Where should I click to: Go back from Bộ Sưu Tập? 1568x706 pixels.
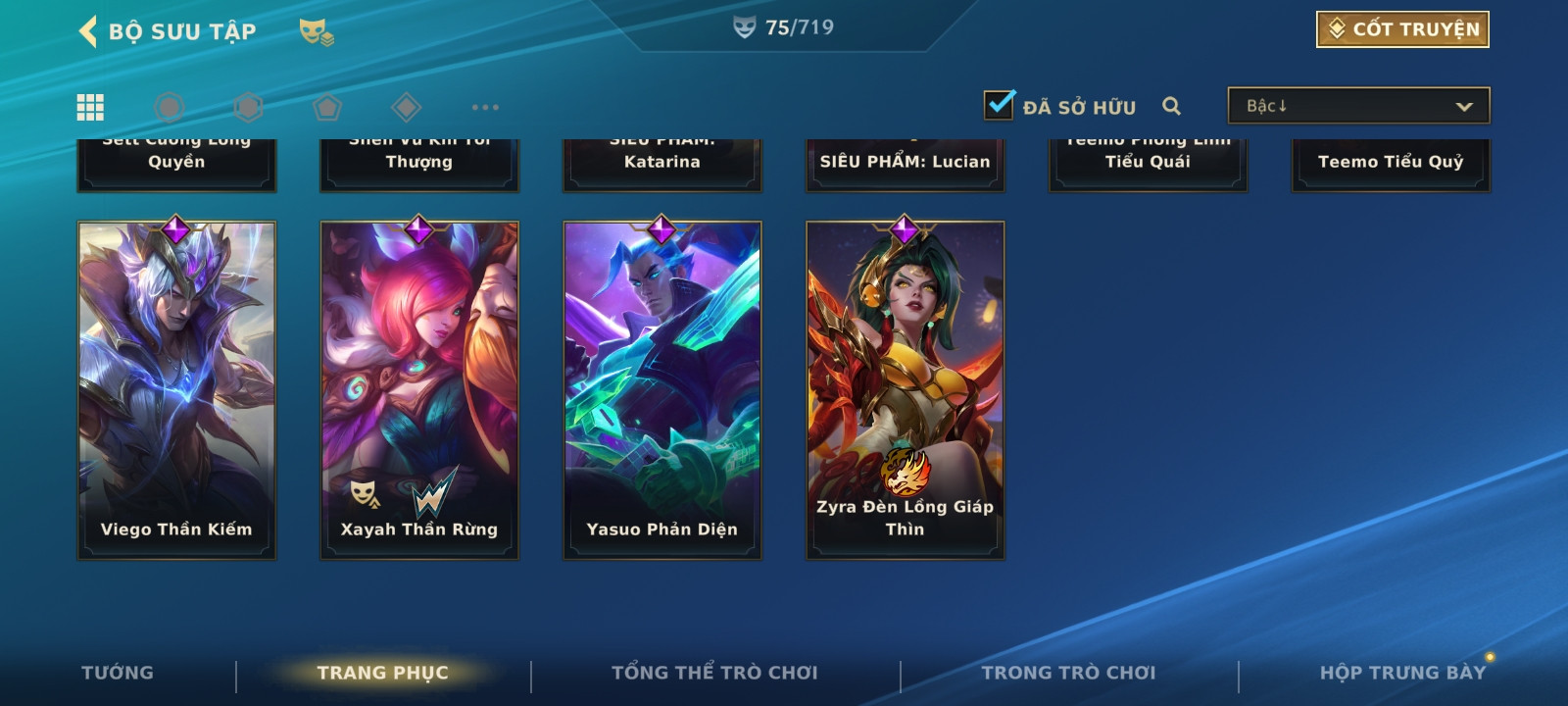click(88, 31)
